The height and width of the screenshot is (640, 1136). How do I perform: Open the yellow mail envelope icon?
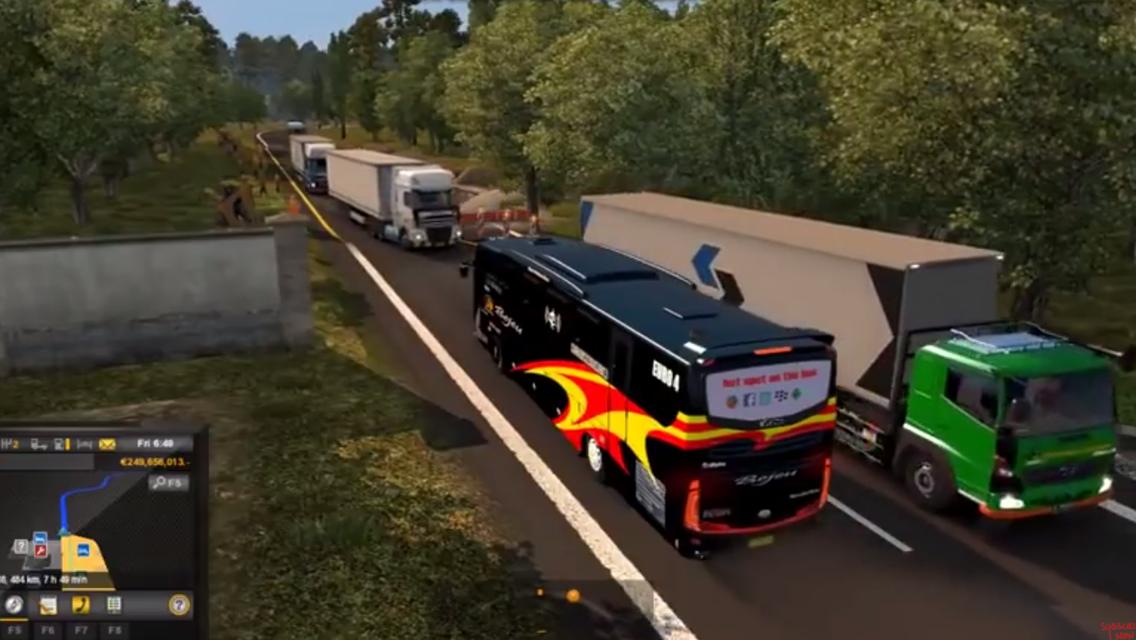107,444
